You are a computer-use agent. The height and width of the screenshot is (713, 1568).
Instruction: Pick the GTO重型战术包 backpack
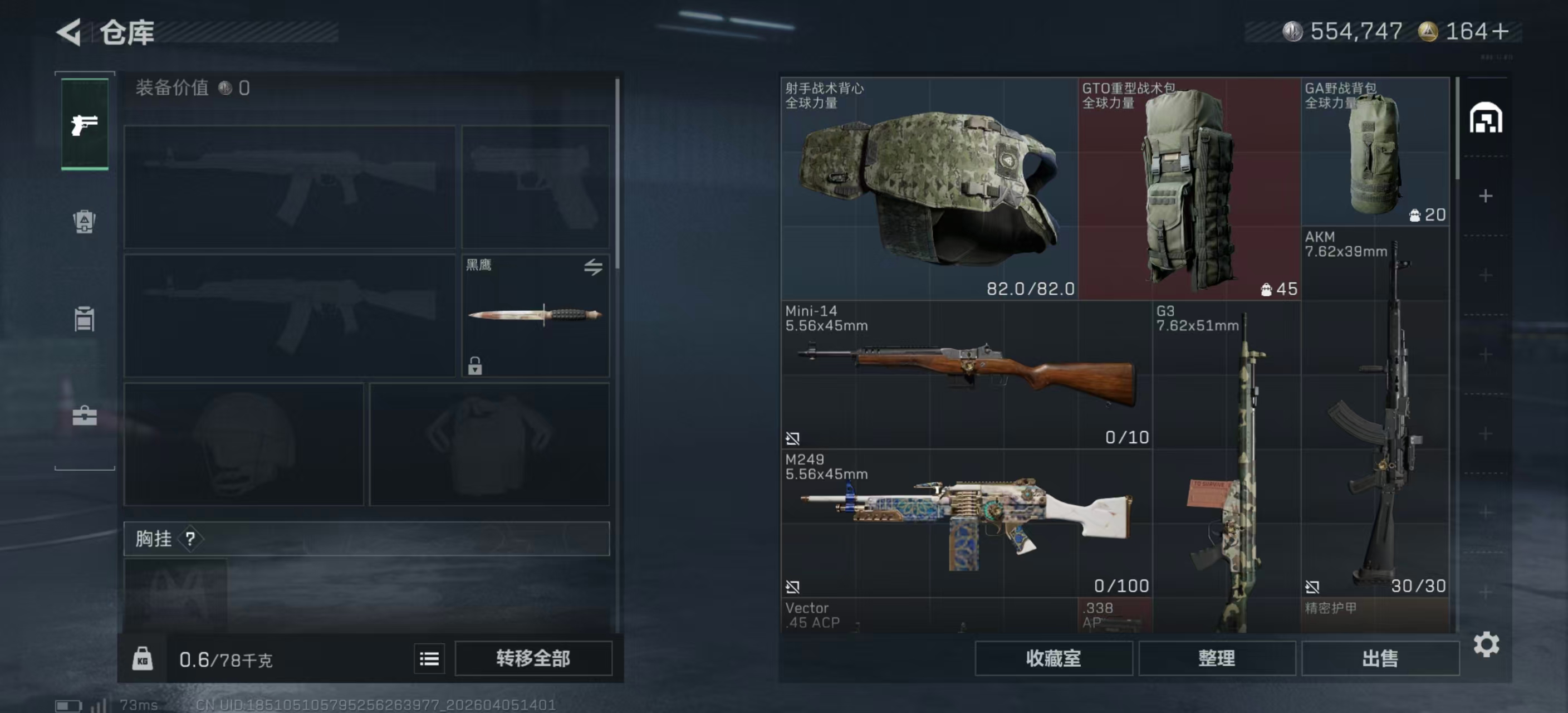click(x=1189, y=189)
